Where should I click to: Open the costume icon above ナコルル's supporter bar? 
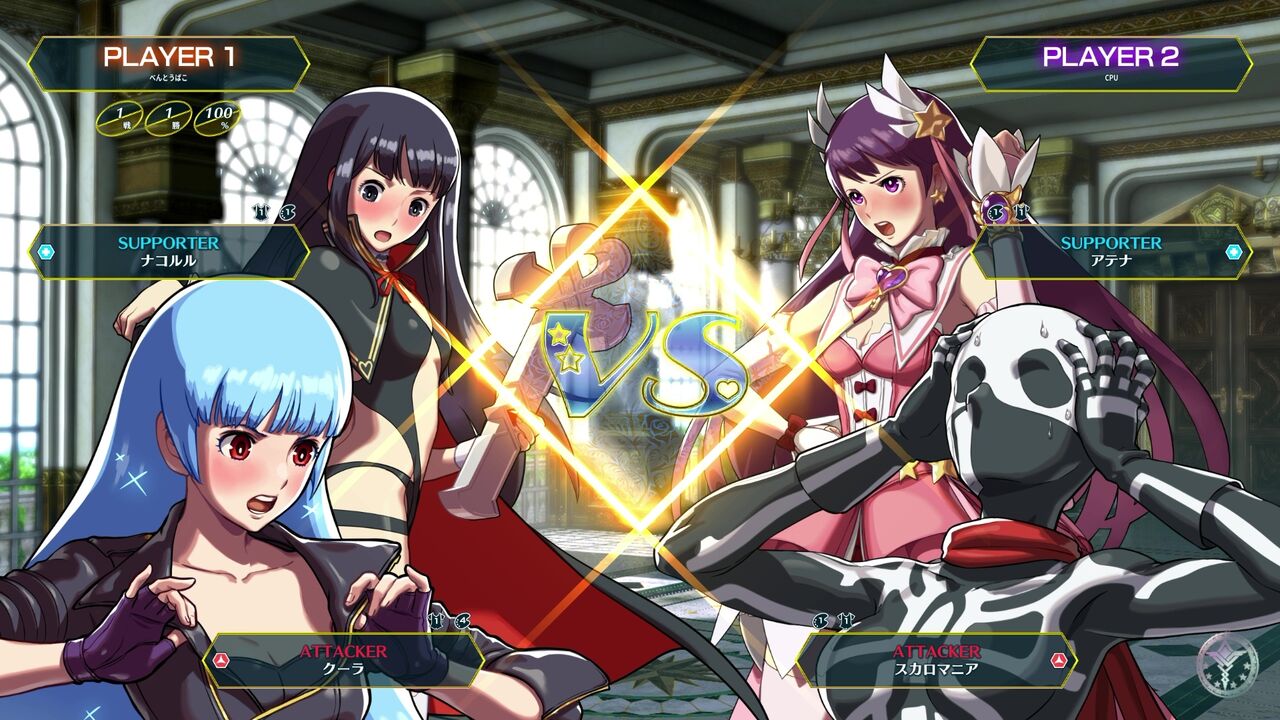point(261,212)
